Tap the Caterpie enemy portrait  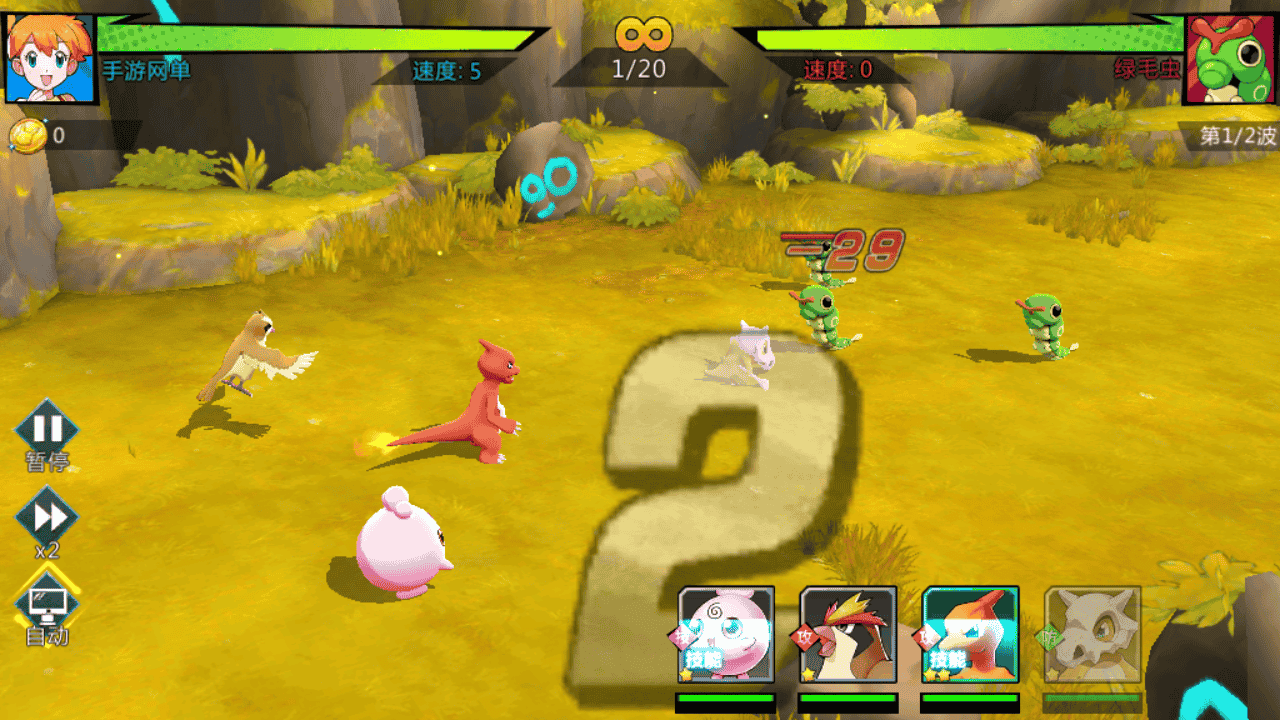(1230, 58)
